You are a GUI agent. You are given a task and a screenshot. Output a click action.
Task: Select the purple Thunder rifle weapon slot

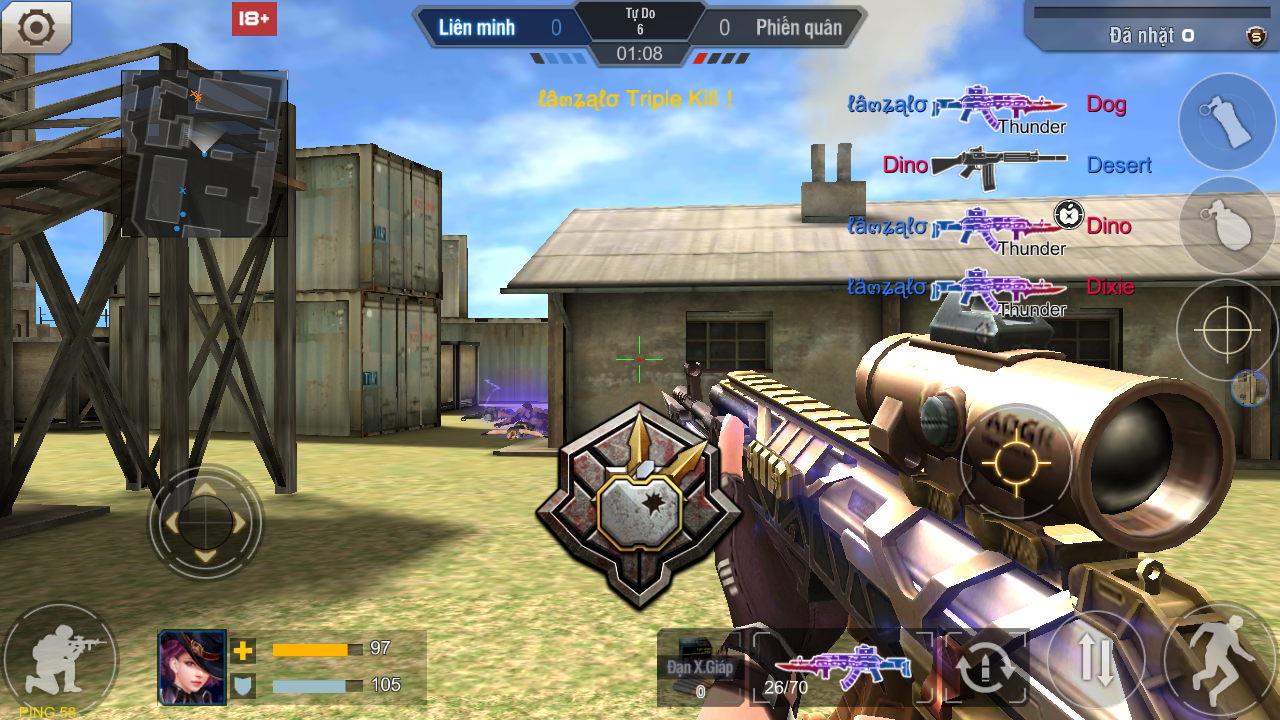pos(842,665)
